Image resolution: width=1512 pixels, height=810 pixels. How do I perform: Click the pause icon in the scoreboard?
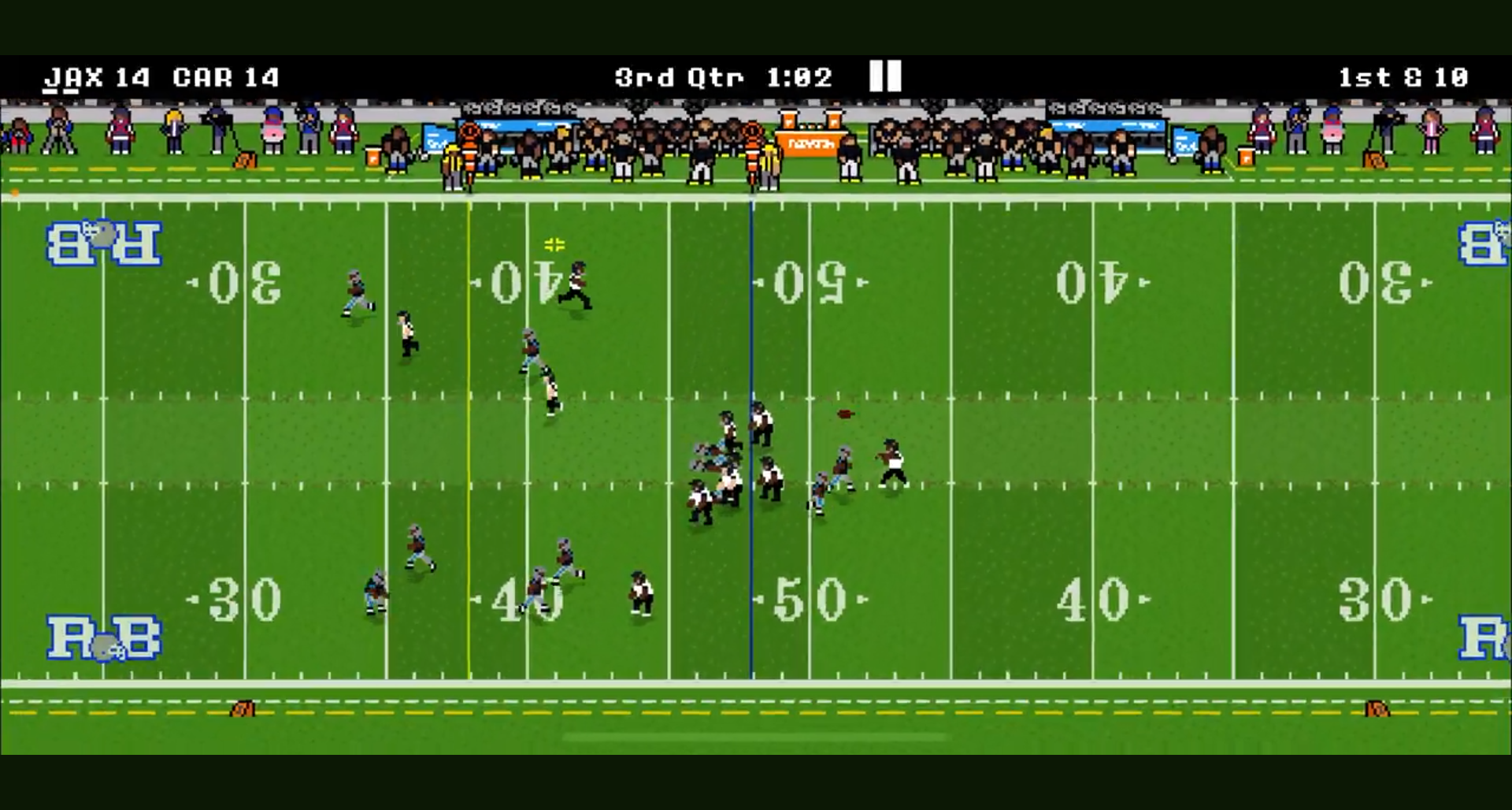(x=884, y=76)
